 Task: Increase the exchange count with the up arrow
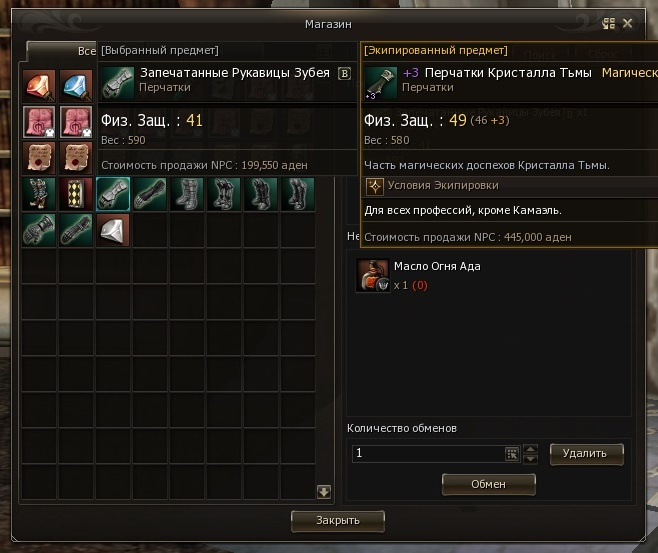pyautogui.click(x=531, y=448)
